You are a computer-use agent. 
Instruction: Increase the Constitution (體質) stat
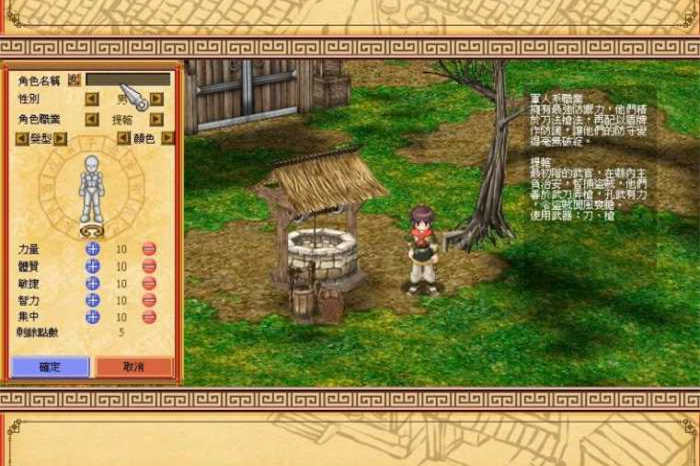point(92,266)
